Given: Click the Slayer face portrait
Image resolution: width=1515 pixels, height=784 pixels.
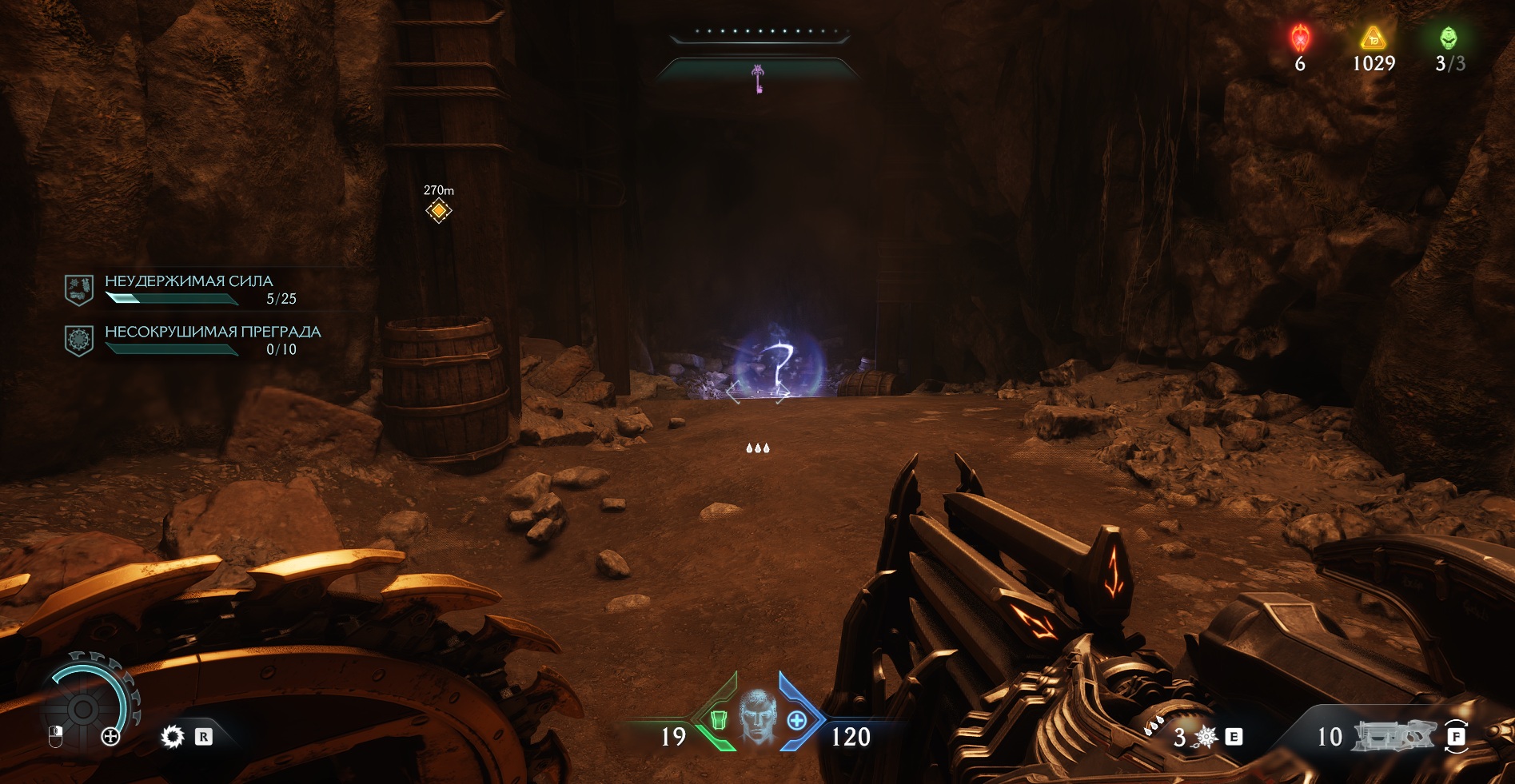Looking at the screenshot, I should pyautogui.click(x=757, y=716).
